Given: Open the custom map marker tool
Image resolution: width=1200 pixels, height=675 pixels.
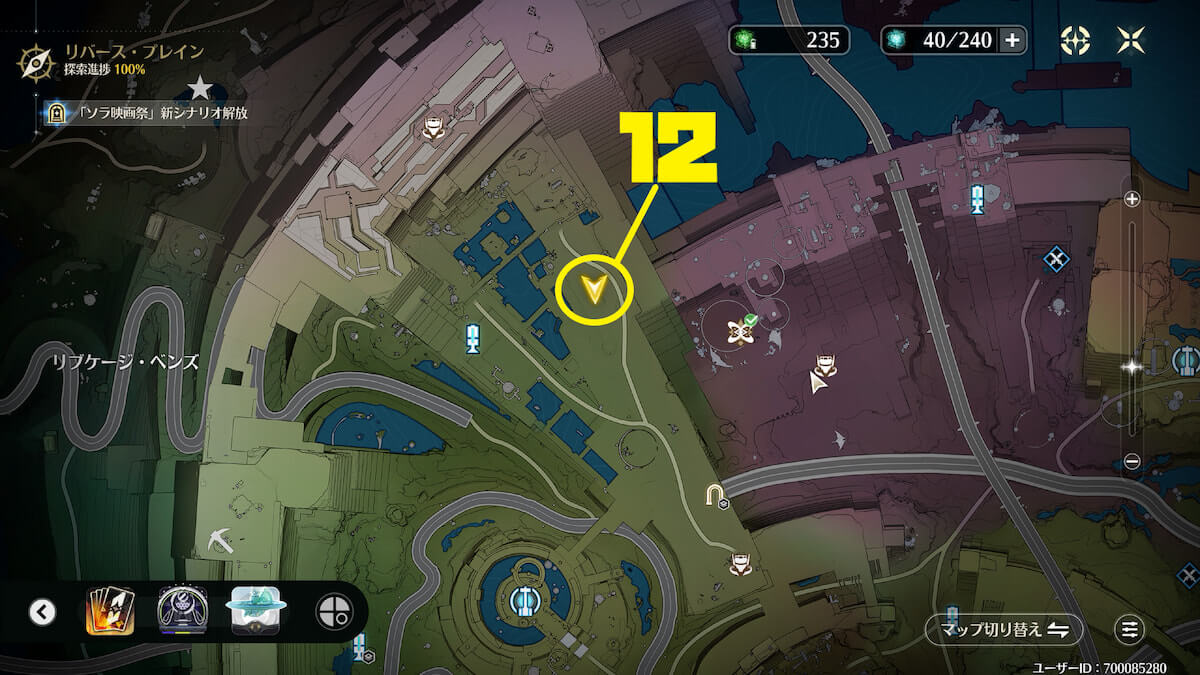Looking at the screenshot, I should point(332,611).
